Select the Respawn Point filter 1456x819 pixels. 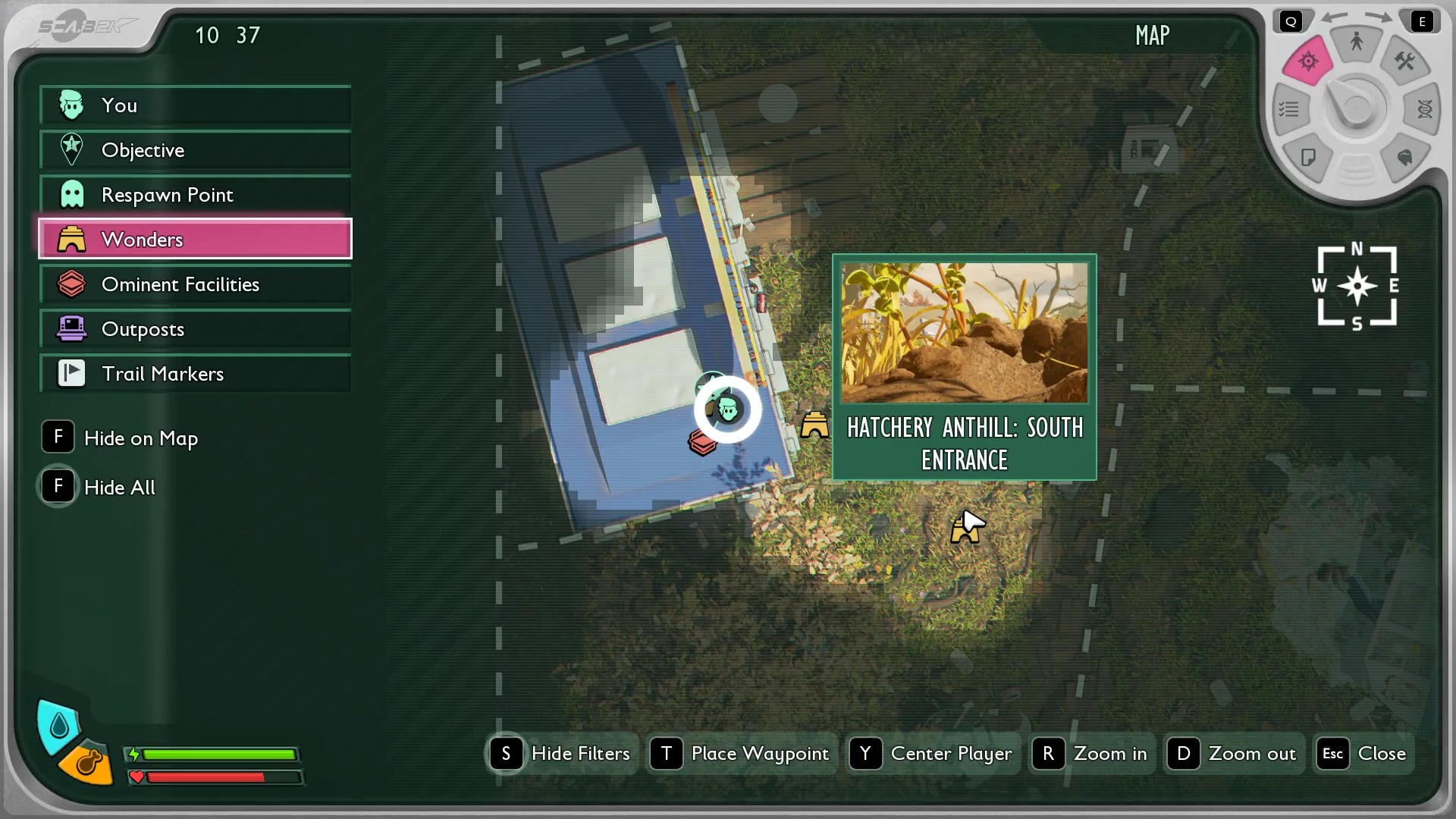coord(195,195)
